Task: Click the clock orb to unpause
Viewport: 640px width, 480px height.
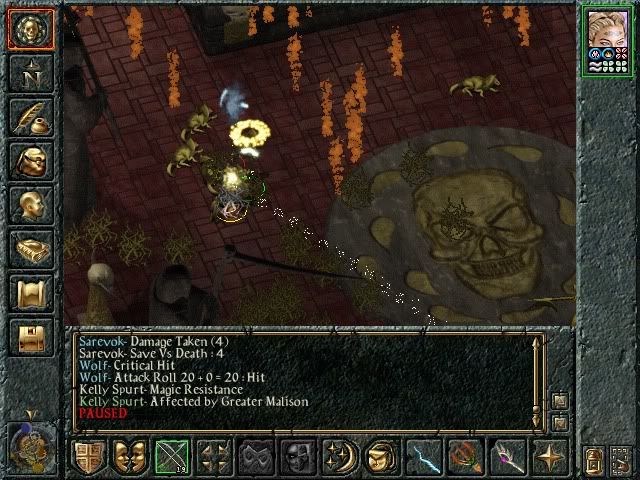Action: (29, 445)
